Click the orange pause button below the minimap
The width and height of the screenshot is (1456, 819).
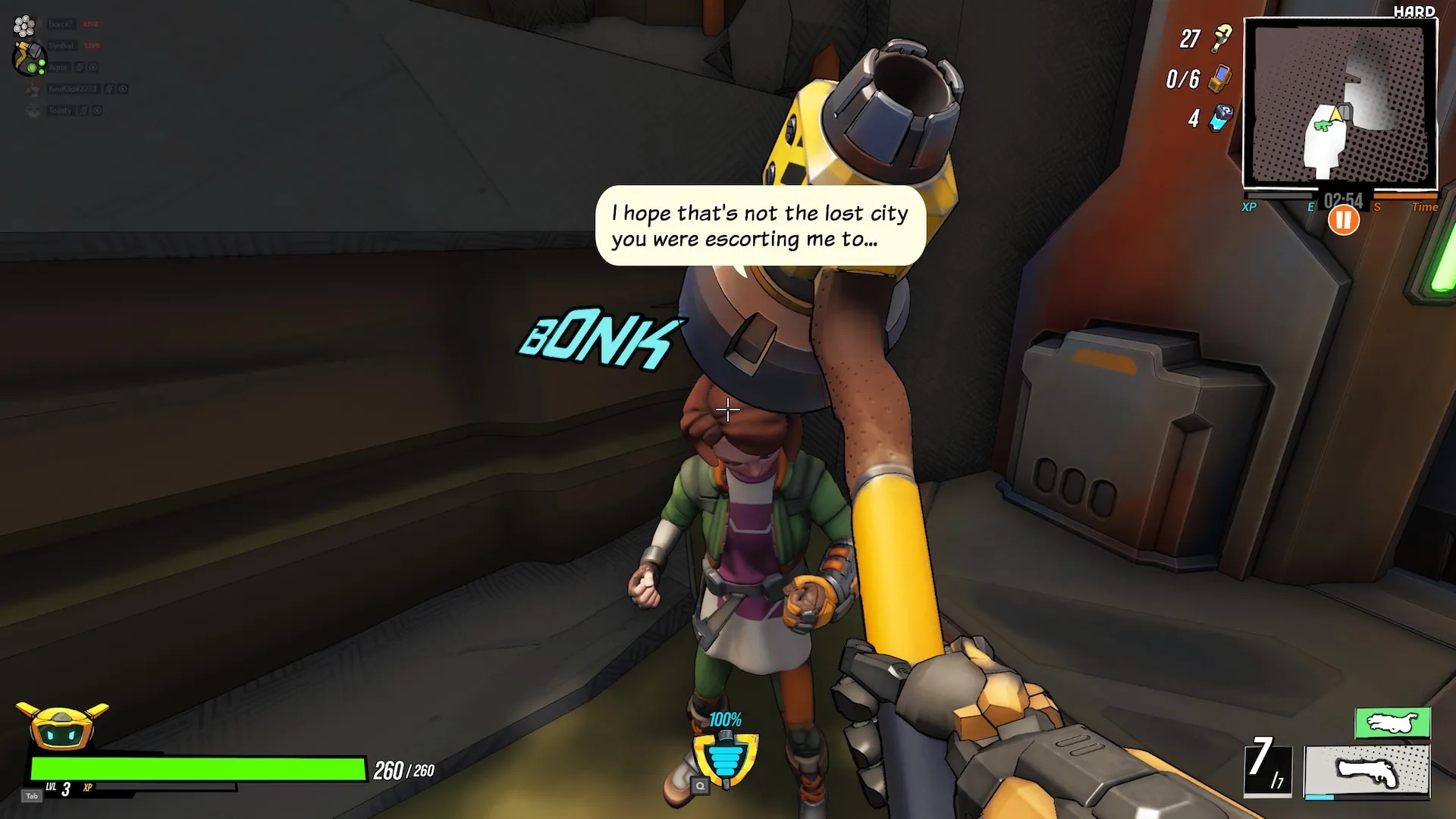1343,221
